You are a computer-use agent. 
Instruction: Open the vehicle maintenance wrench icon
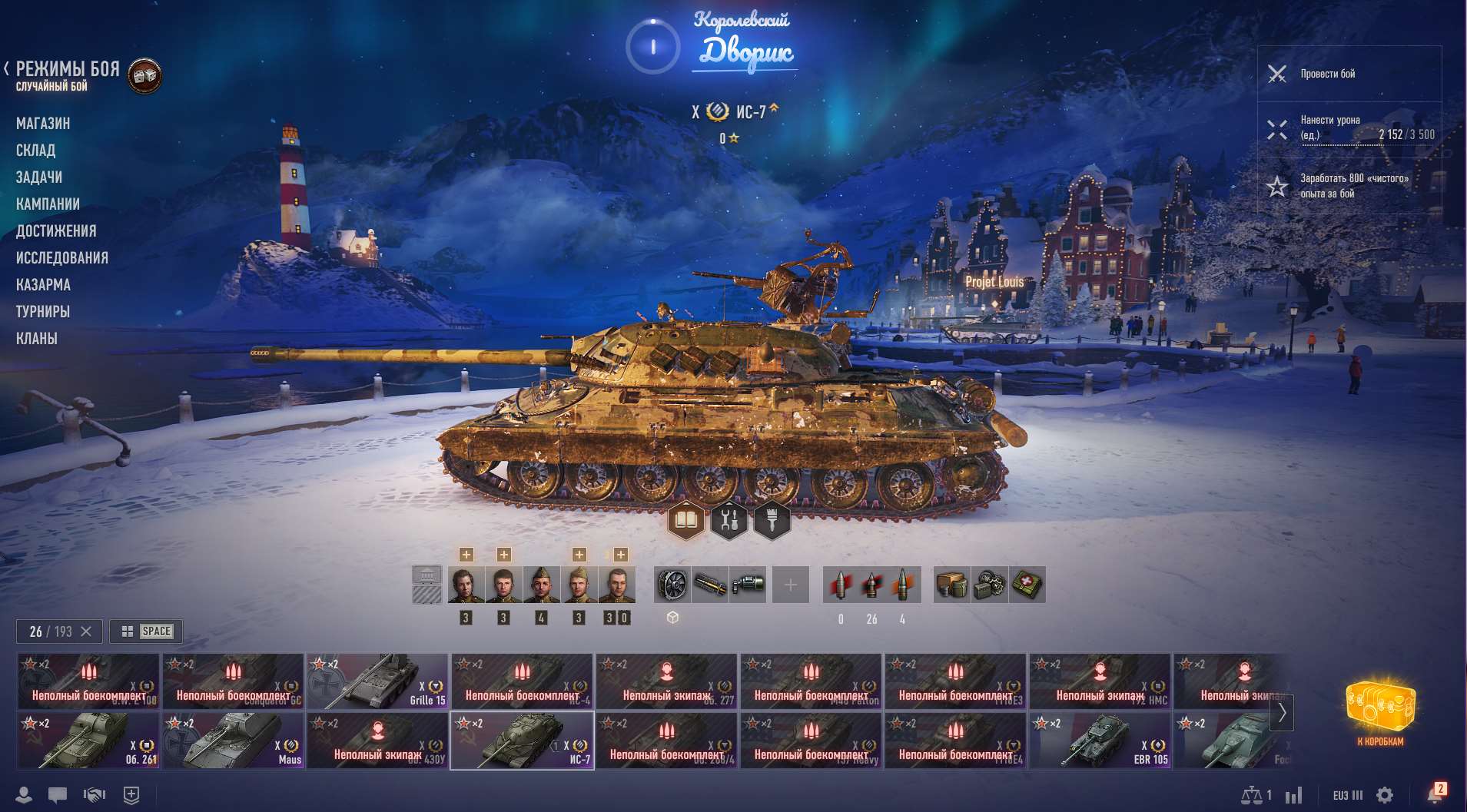[729, 519]
